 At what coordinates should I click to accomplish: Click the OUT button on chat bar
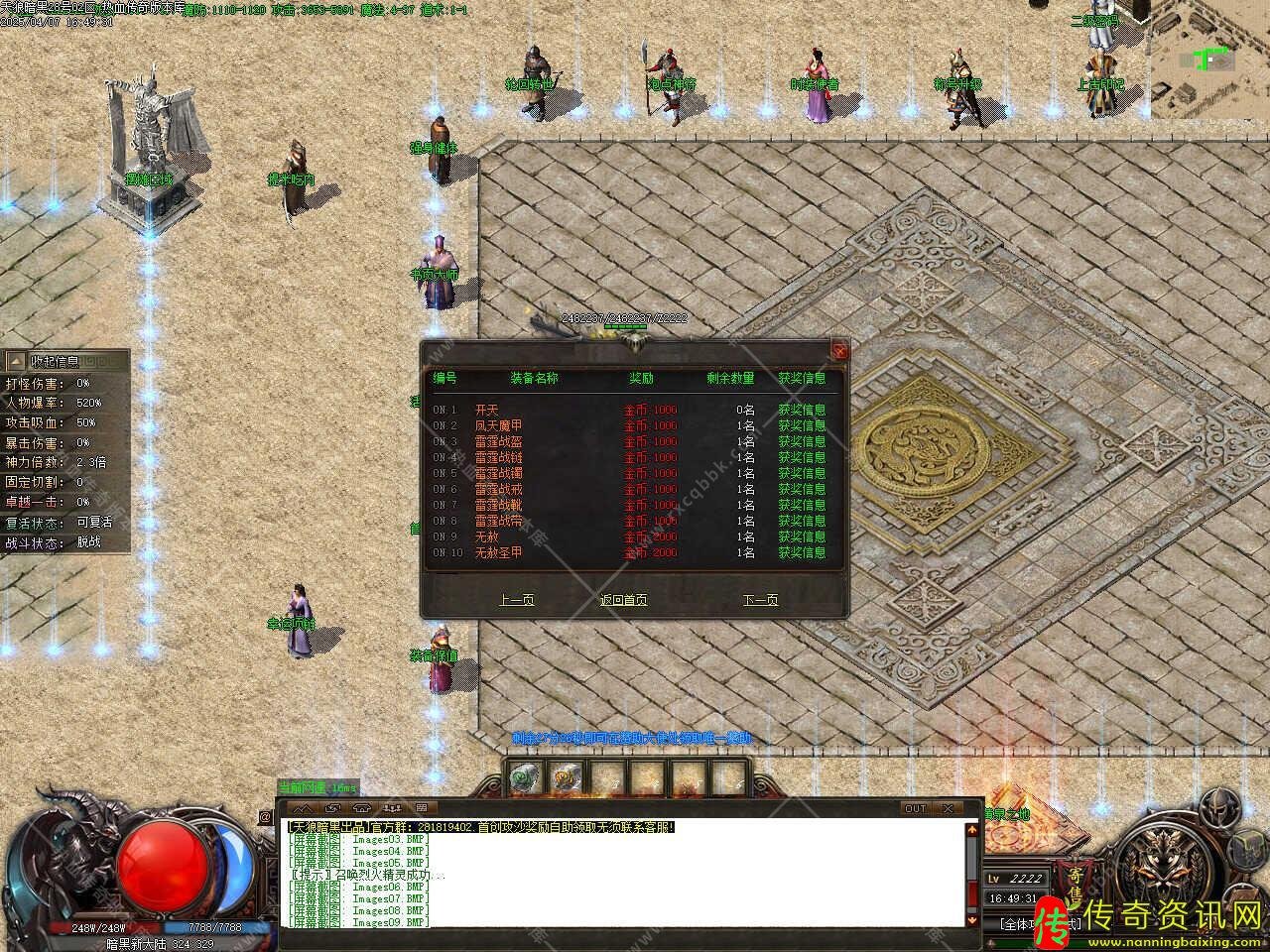[x=915, y=808]
